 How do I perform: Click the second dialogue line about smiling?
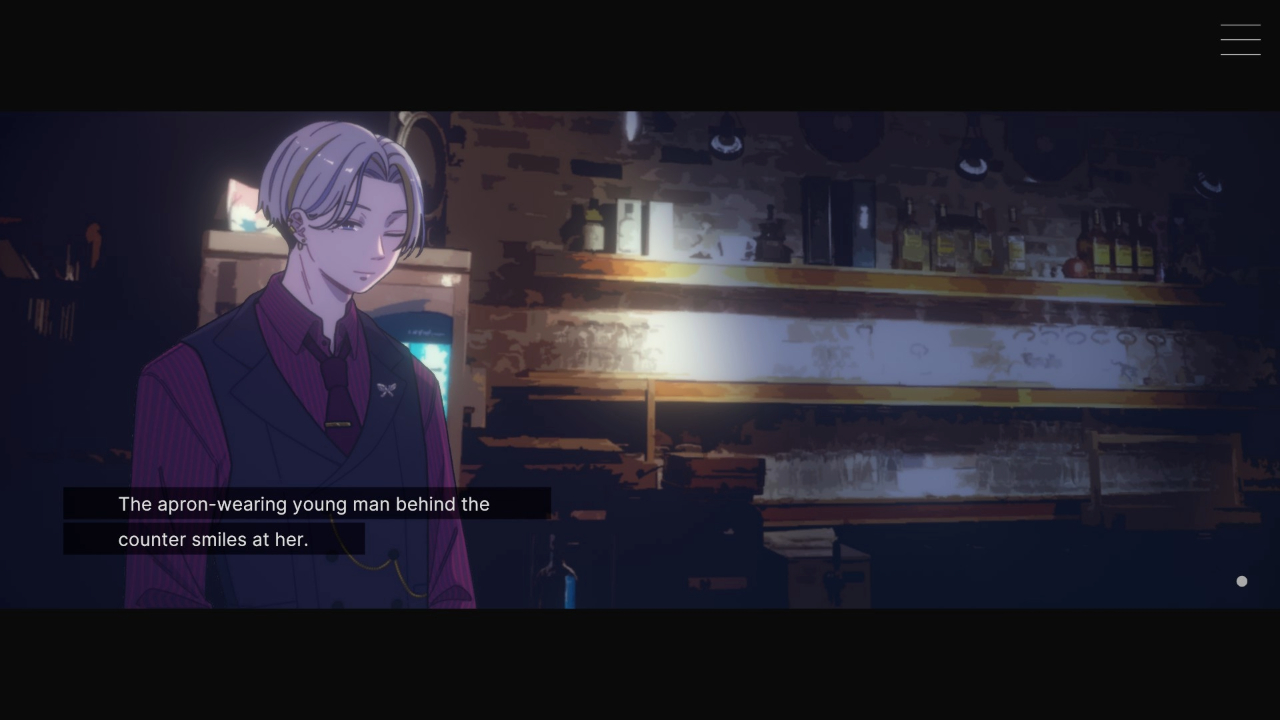pyautogui.click(x=213, y=539)
